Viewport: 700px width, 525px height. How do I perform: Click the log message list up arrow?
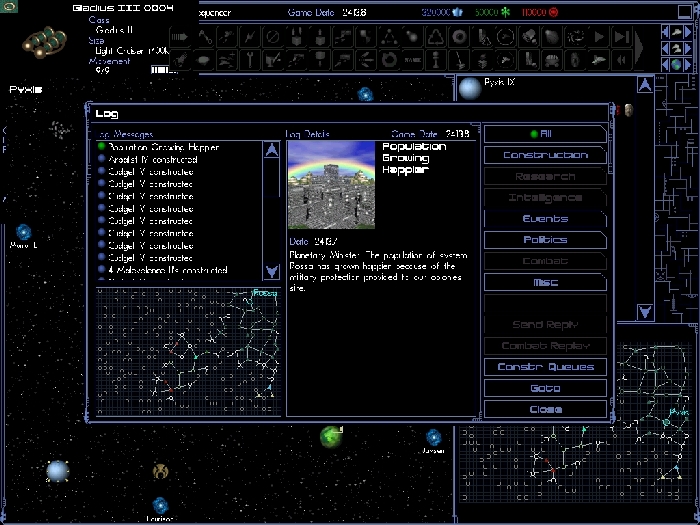[x=271, y=150]
